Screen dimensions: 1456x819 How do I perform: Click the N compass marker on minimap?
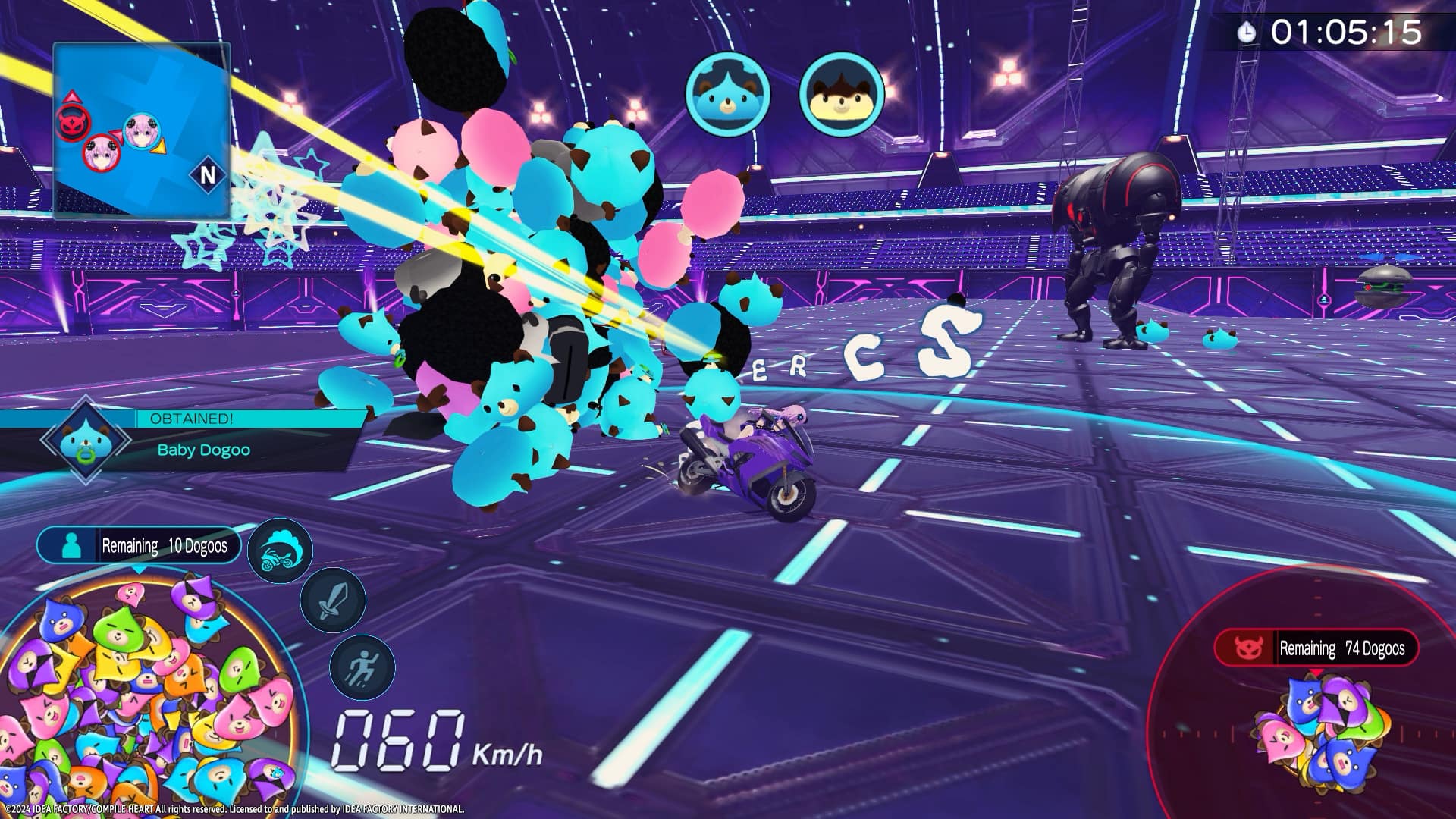(208, 175)
